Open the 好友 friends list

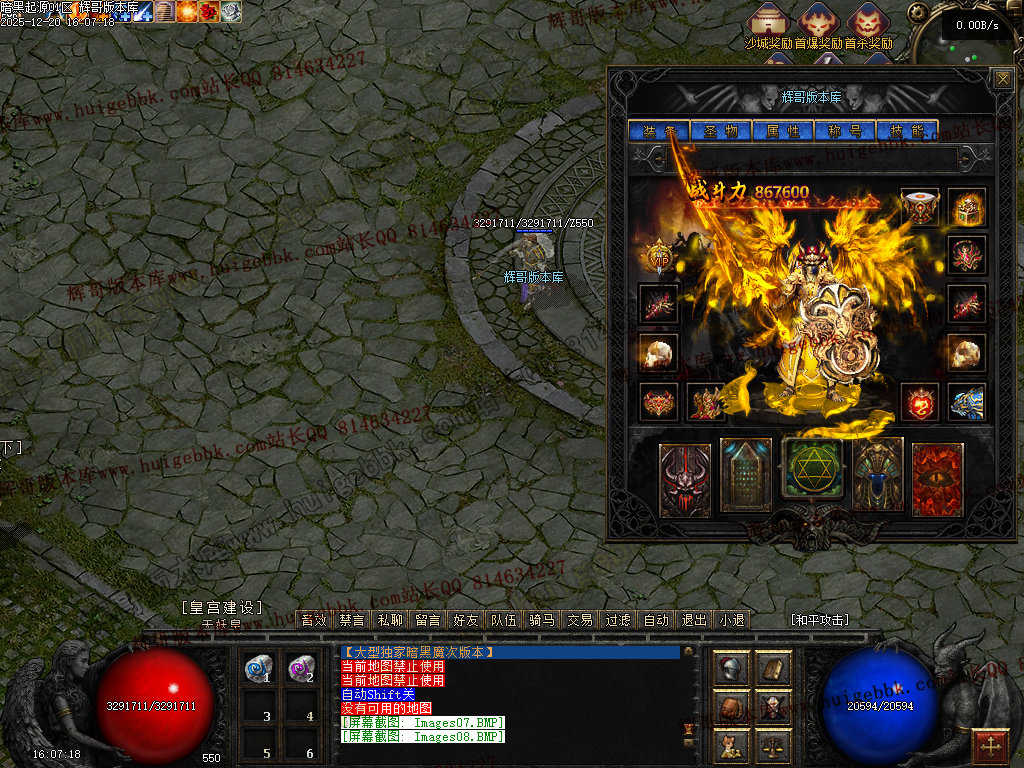pos(466,620)
